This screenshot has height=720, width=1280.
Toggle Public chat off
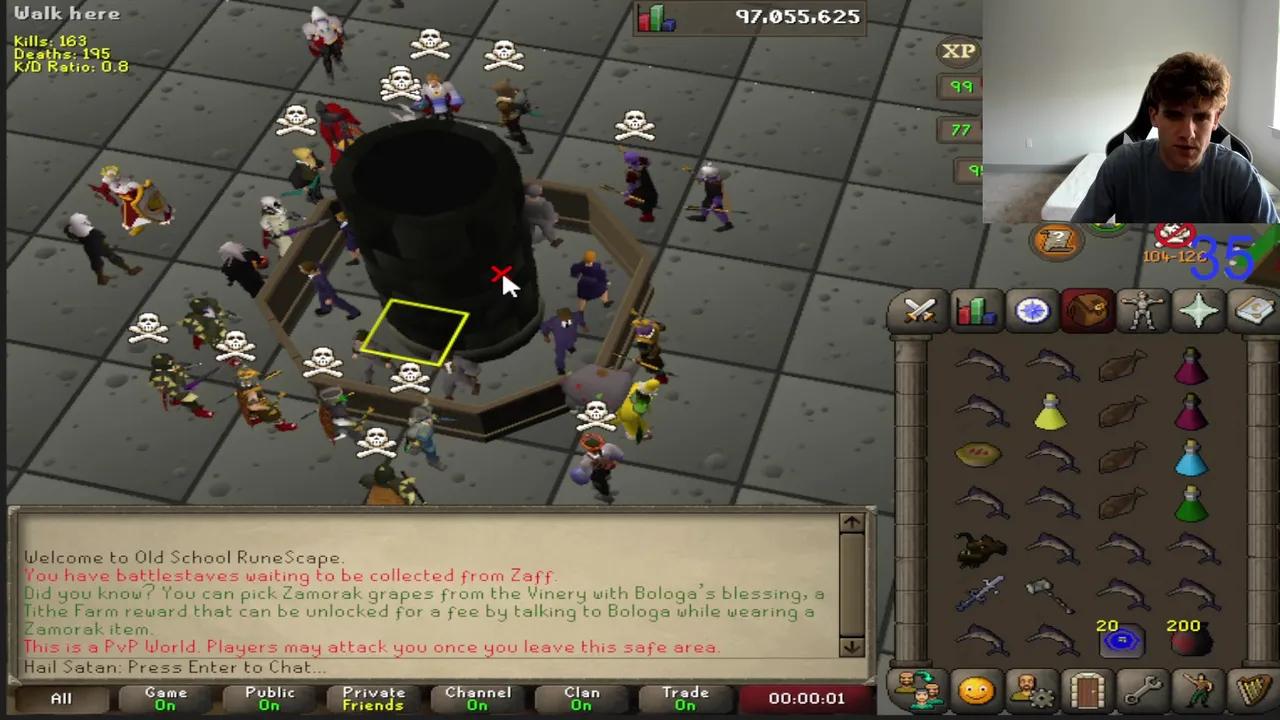click(x=269, y=698)
